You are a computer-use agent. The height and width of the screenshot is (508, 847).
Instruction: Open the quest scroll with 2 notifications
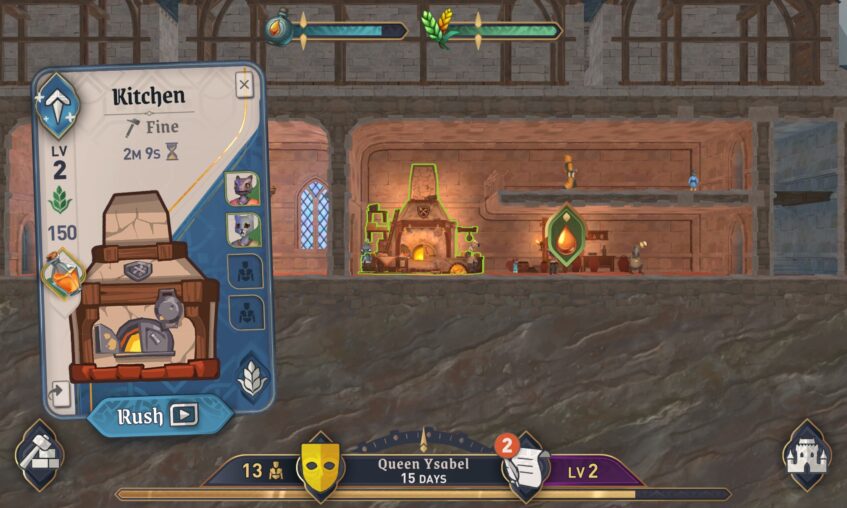click(x=525, y=464)
